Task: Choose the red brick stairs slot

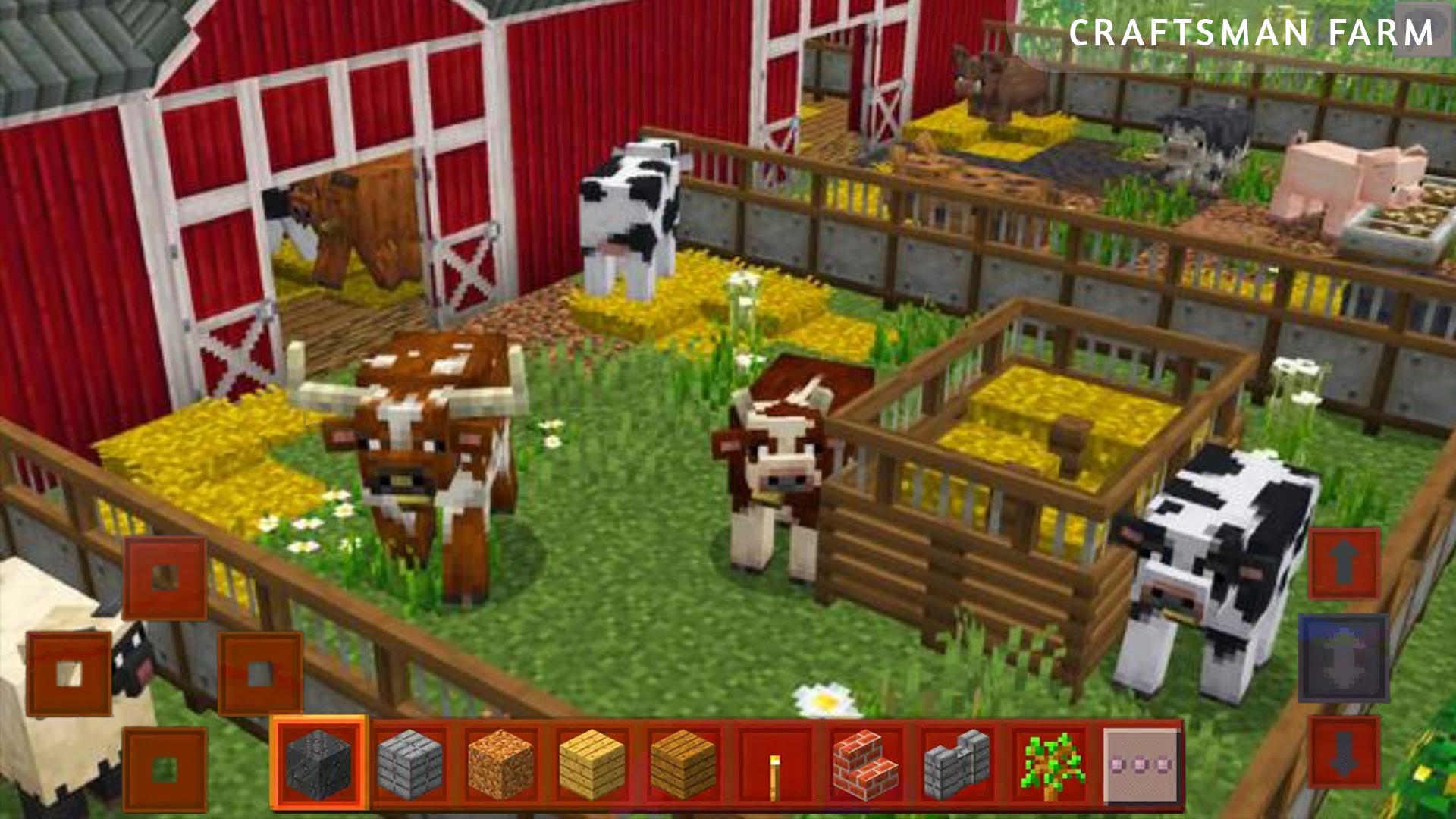Action: tap(866, 763)
